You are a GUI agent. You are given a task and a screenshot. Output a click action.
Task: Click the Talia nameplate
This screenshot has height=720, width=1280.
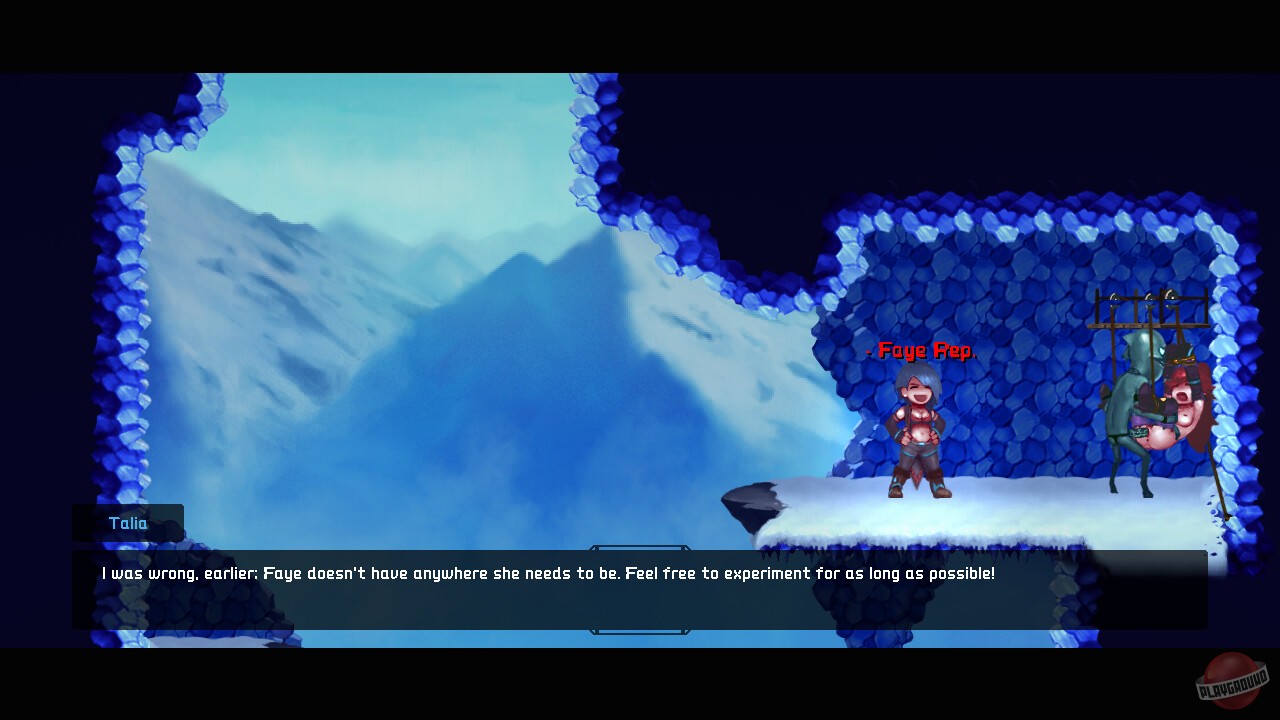(127, 522)
